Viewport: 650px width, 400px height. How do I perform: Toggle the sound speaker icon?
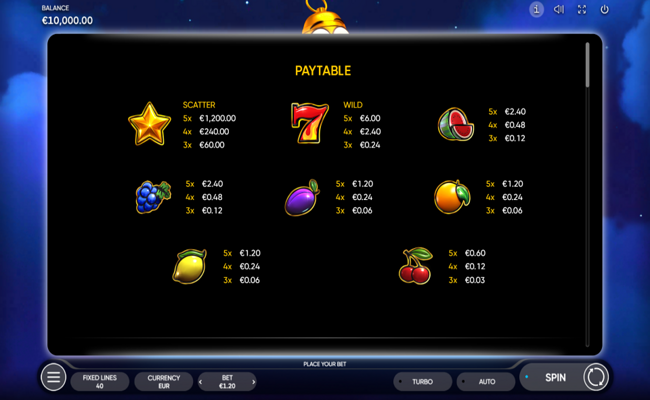click(x=559, y=10)
